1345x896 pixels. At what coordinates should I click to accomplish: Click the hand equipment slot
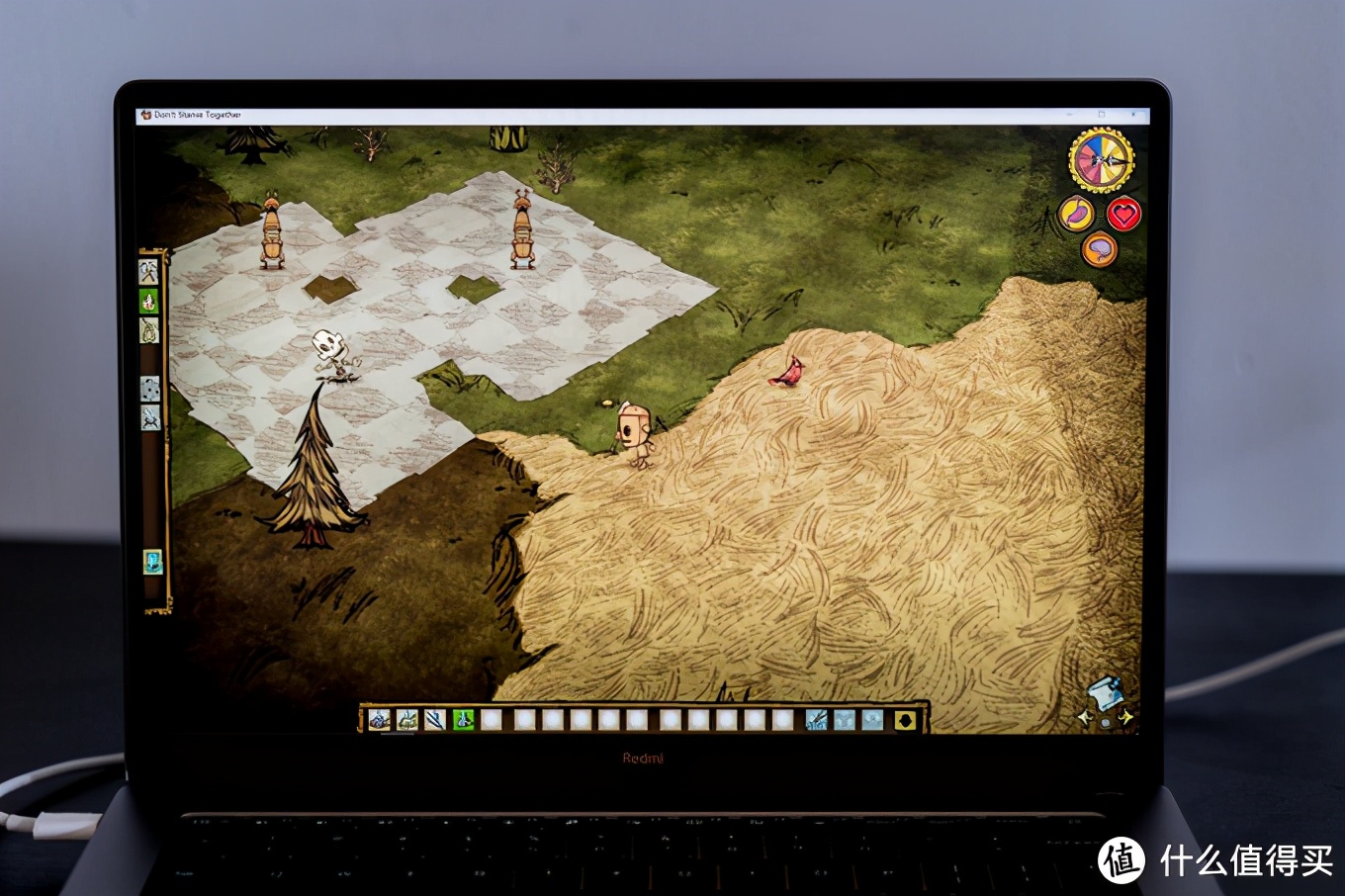point(816,720)
